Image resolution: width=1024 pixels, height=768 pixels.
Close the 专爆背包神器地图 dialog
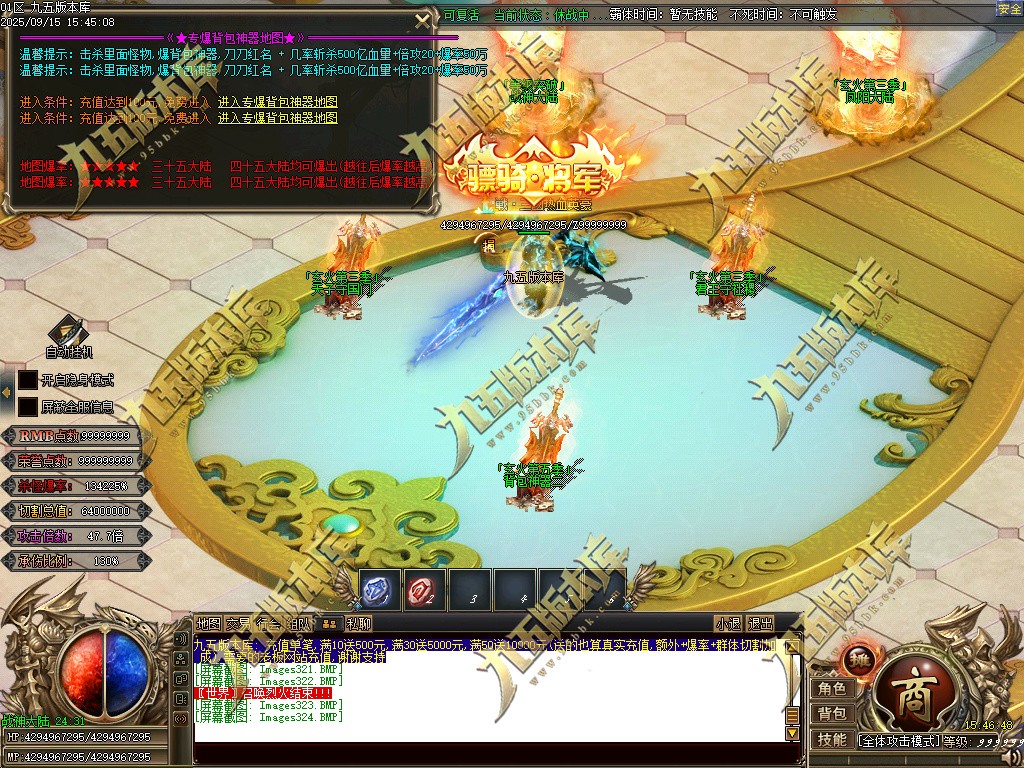[424, 19]
